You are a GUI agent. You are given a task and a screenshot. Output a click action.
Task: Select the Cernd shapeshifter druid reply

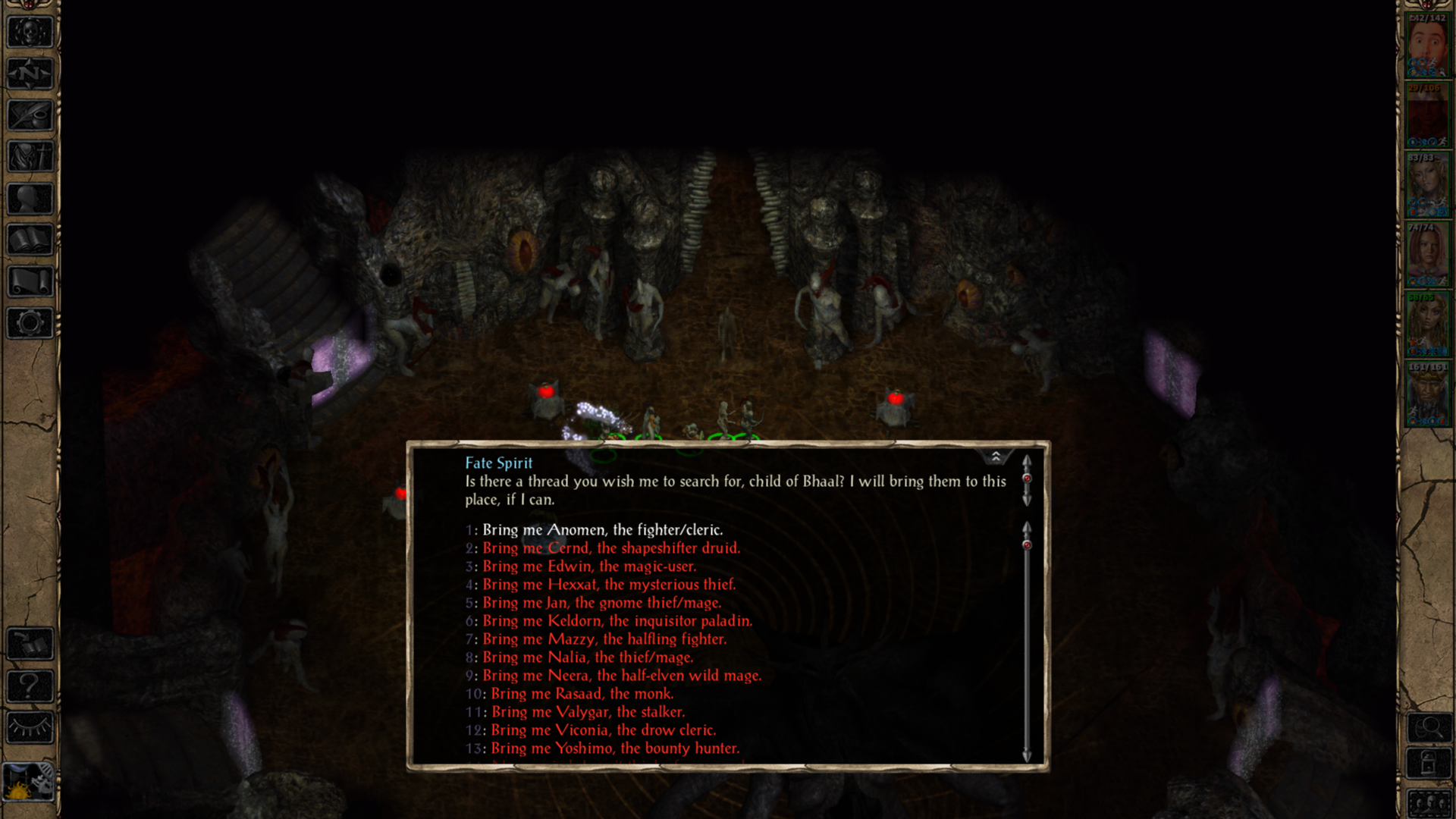point(610,548)
